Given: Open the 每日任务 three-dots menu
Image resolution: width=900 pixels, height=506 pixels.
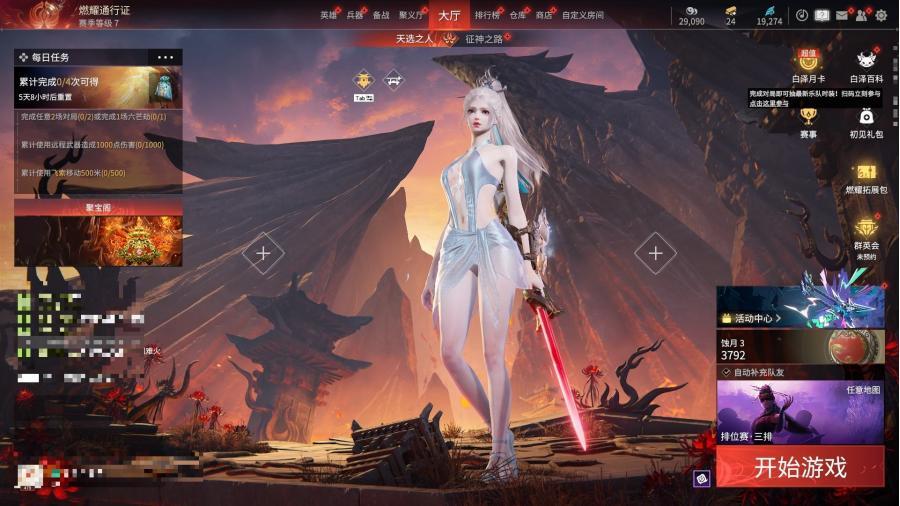Looking at the screenshot, I should 166,58.
